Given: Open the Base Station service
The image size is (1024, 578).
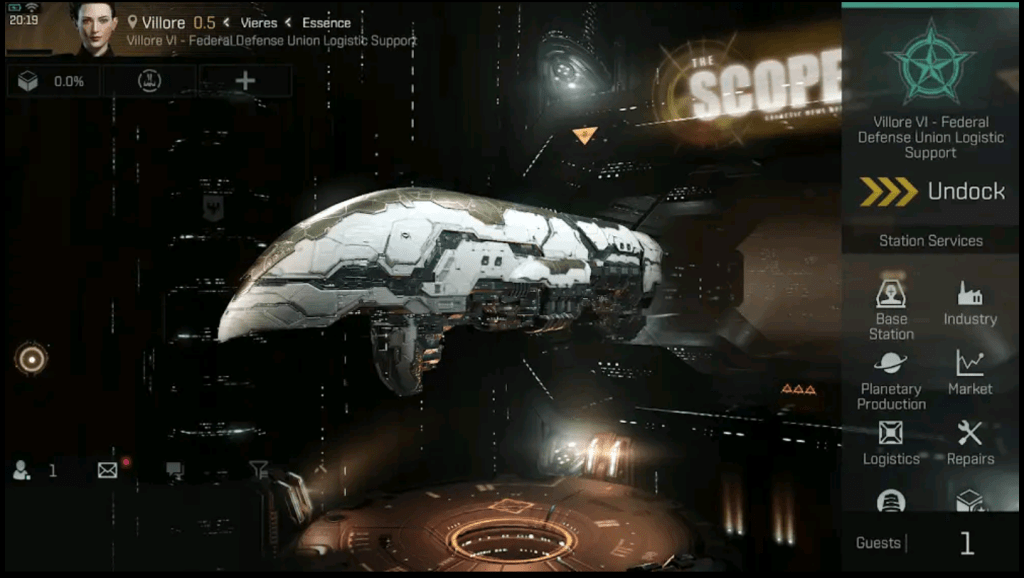Looking at the screenshot, I should coord(891,309).
